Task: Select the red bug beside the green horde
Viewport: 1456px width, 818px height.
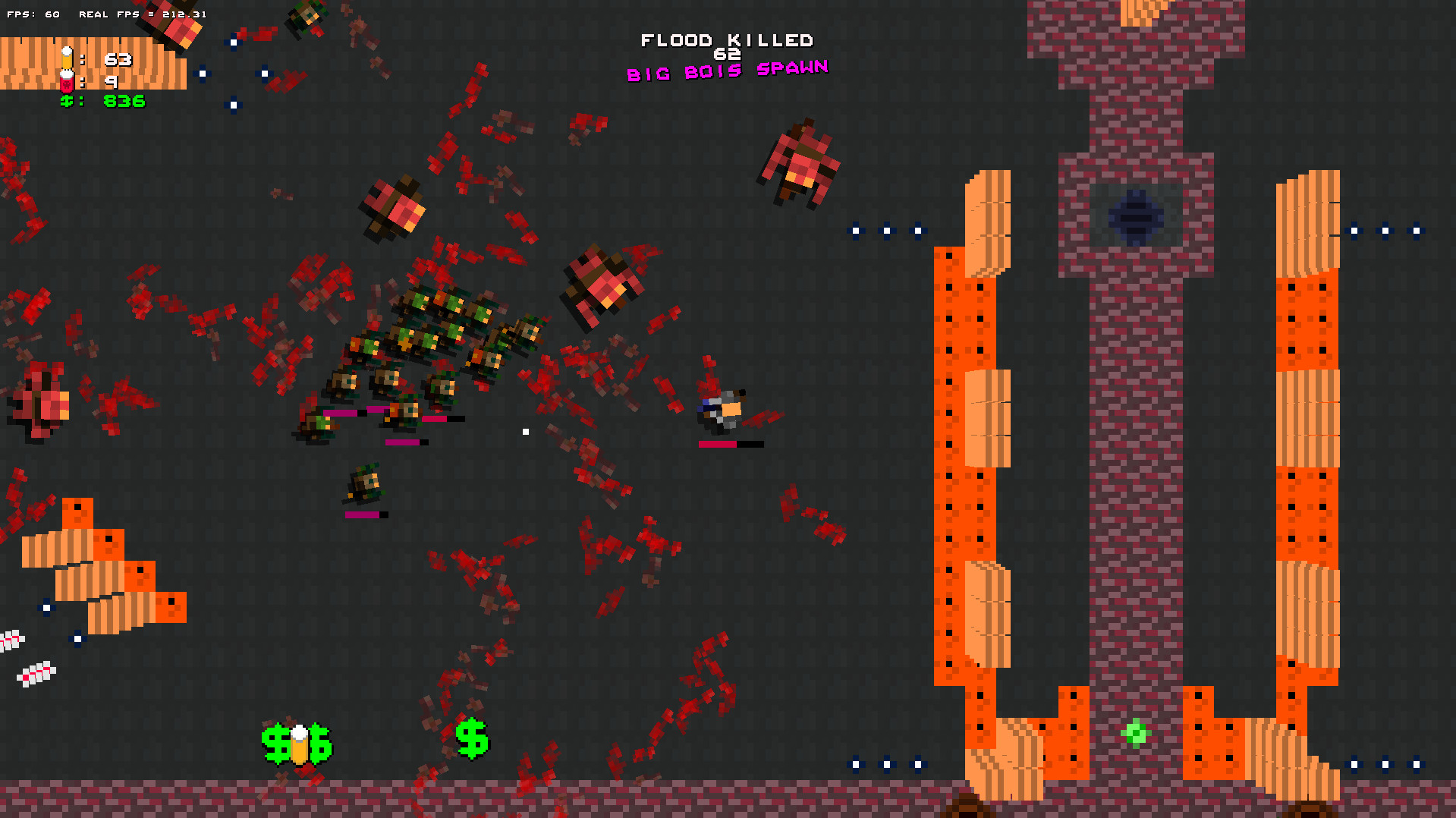Action: click(603, 285)
